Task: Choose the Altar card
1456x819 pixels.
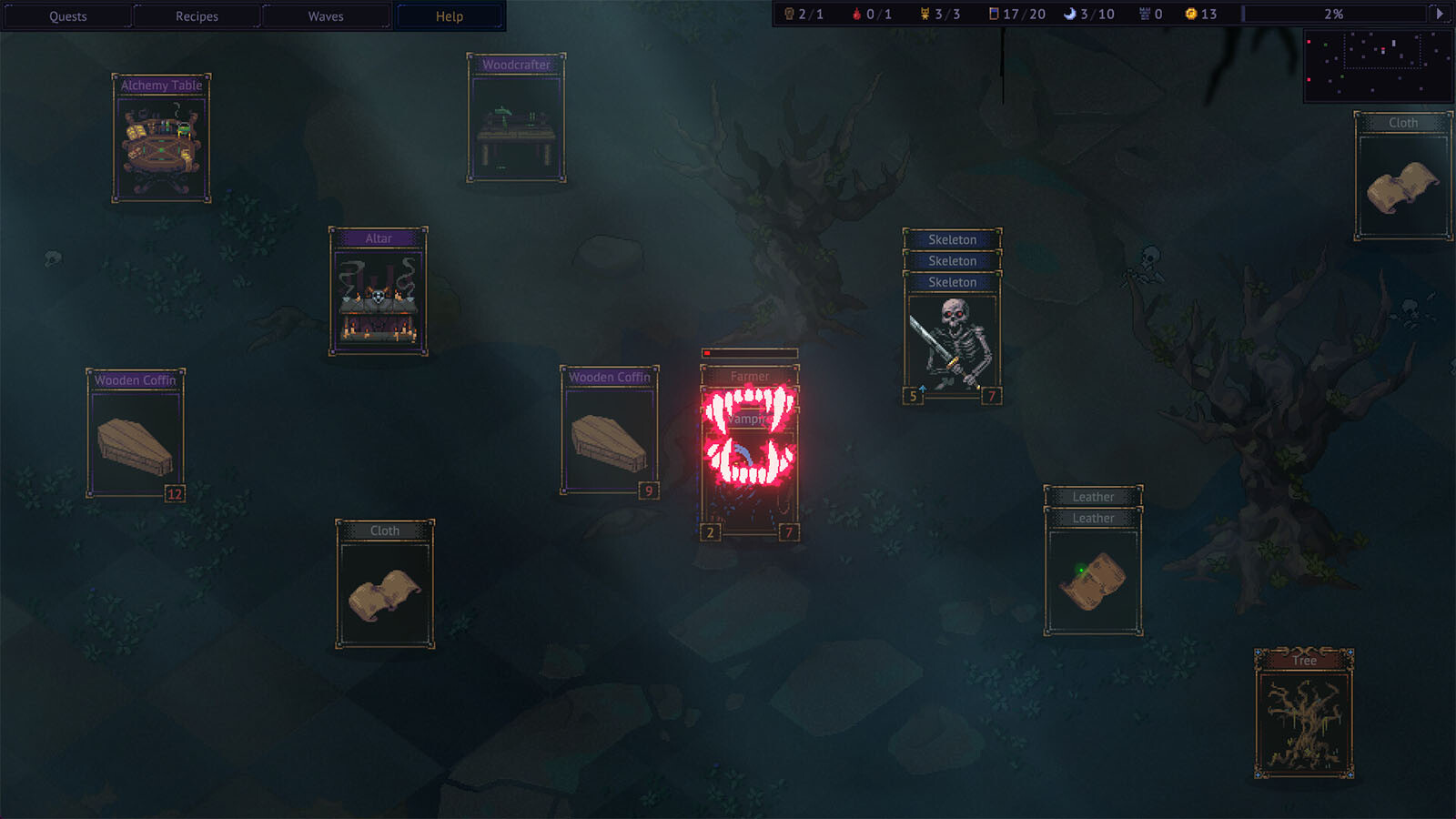Action: point(378,292)
